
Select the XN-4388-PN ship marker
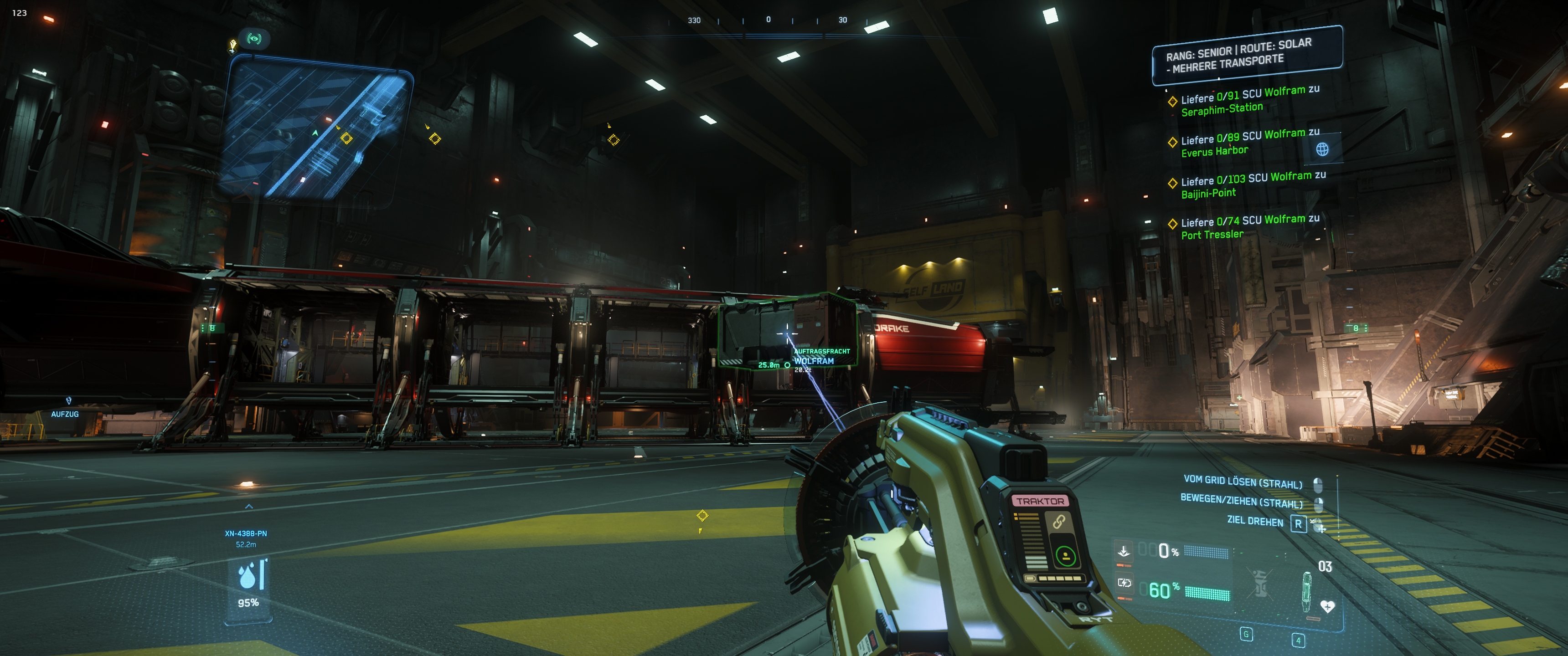click(246, 534)
